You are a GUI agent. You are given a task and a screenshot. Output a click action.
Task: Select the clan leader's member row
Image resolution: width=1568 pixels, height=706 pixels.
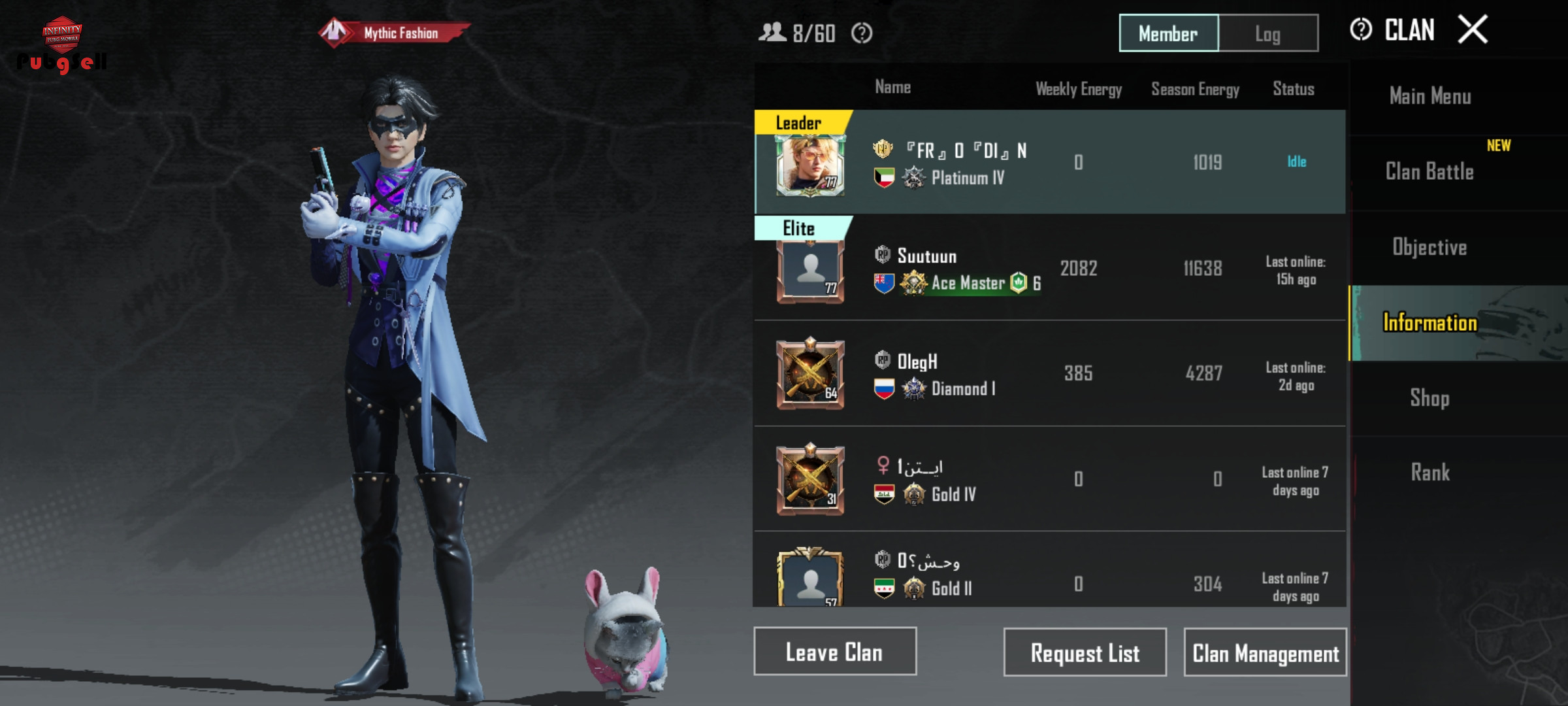(x=1049, y=162)
